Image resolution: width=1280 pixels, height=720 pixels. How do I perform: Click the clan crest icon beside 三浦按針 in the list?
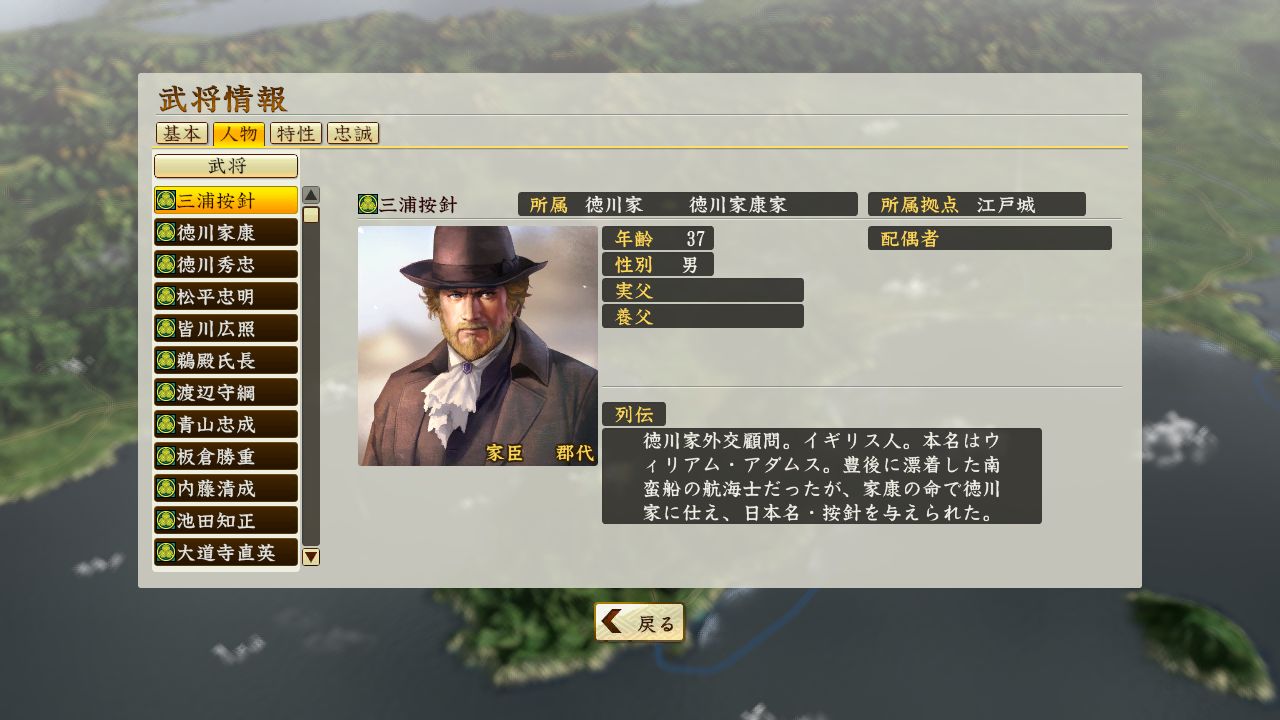pos(167,199)
